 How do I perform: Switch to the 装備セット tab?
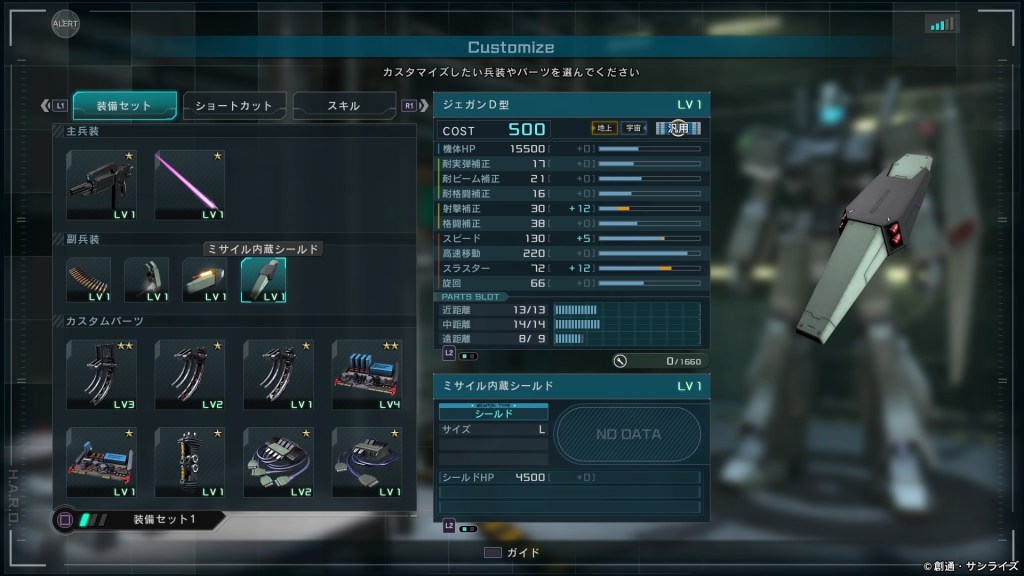125,105
